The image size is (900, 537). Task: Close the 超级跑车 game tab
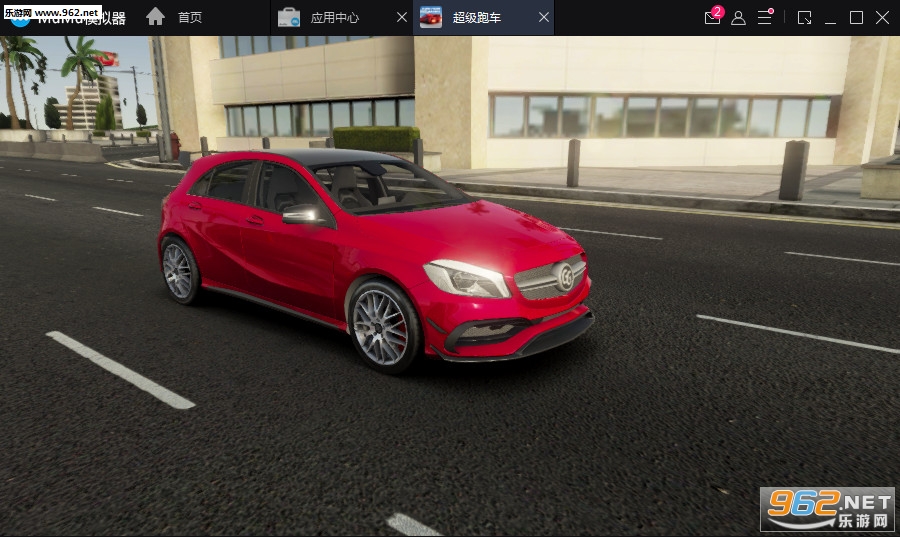click(x=543, y=18)
